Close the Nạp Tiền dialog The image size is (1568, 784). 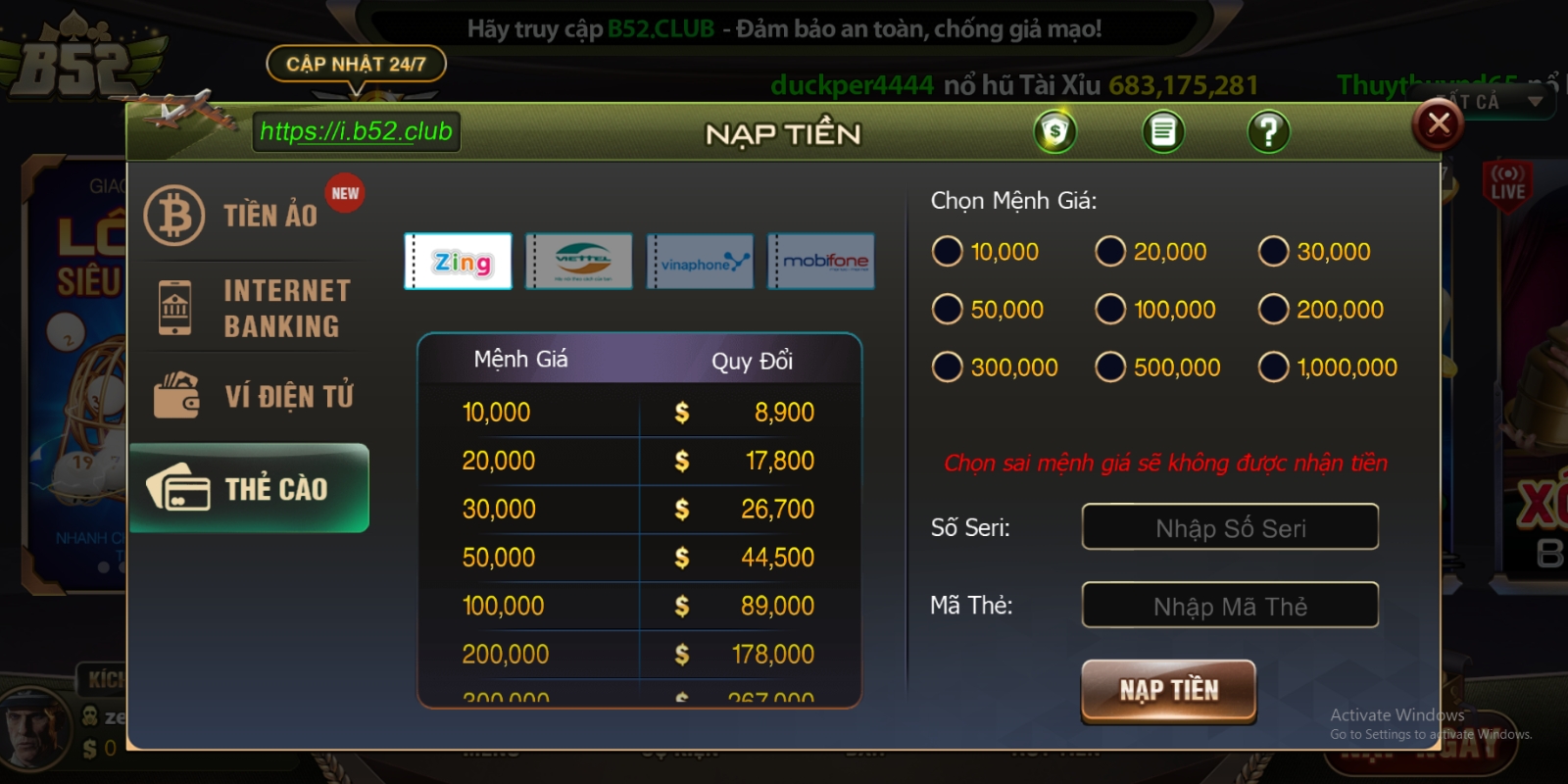[x=1438, y=124]
